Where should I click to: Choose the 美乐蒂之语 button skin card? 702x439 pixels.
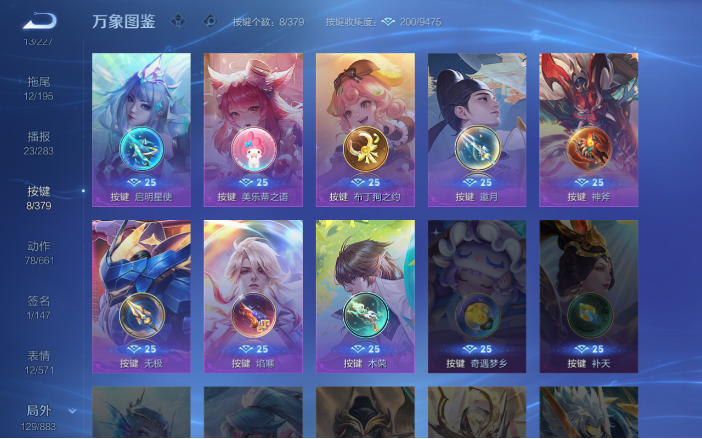point(253,130)
